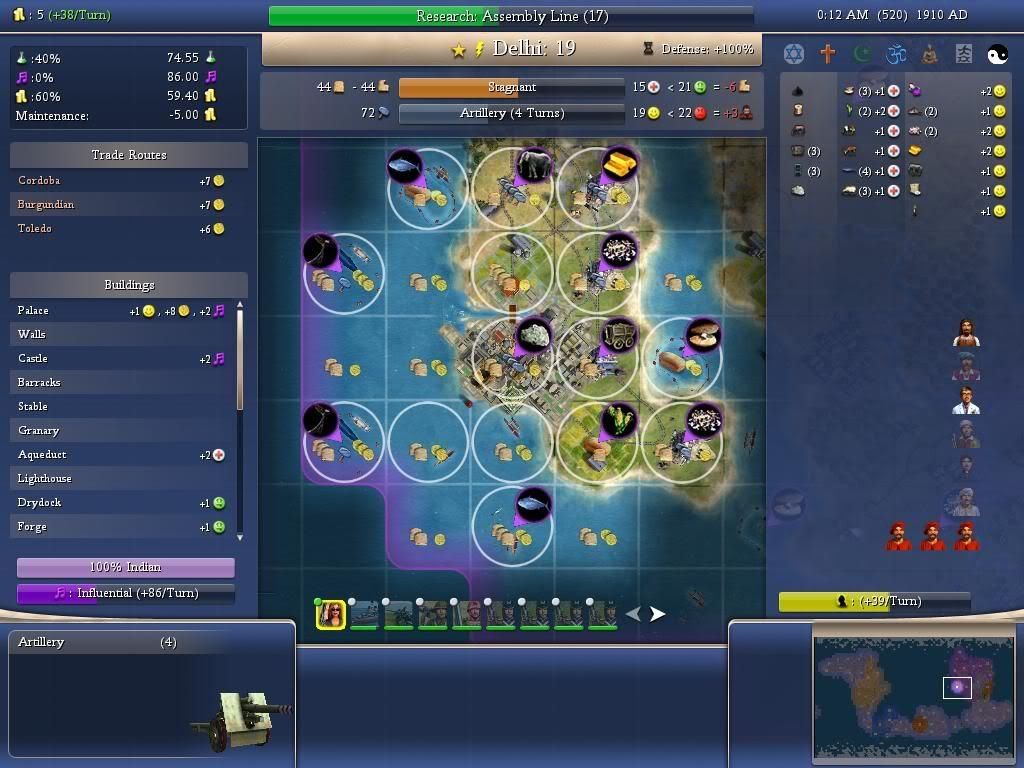1024x768 pixels.
Task: Choose Granary in the Buildings list
Action: pos(38,430)
